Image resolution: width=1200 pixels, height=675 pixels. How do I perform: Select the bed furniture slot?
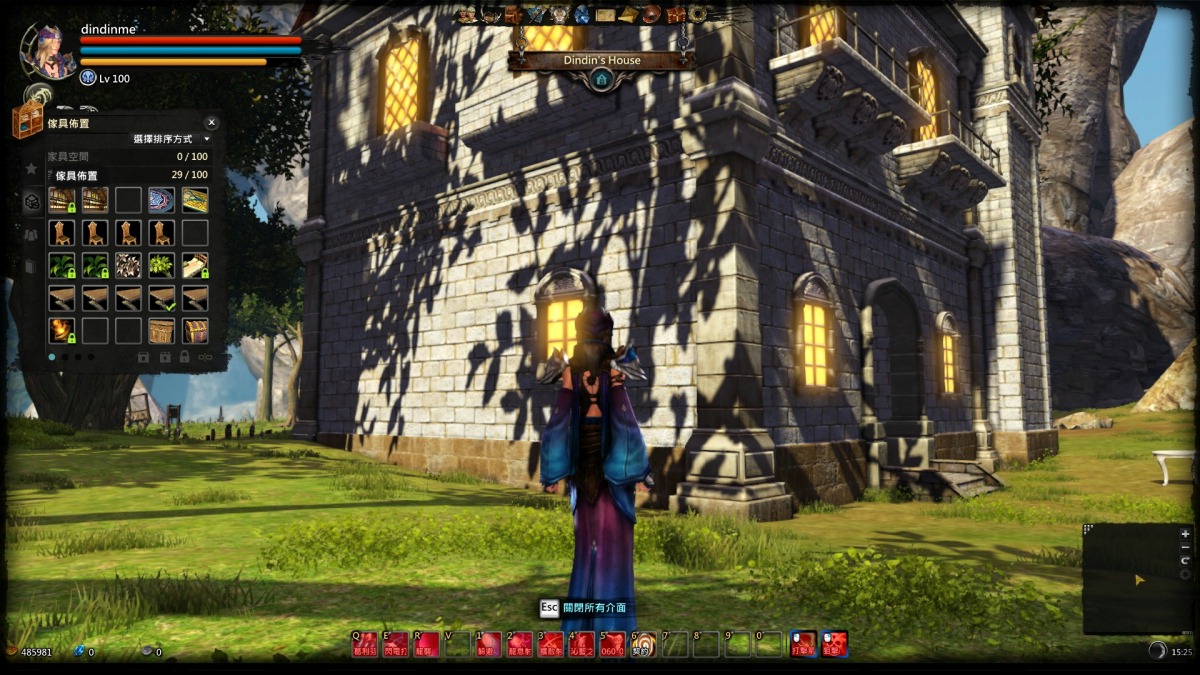195,265
